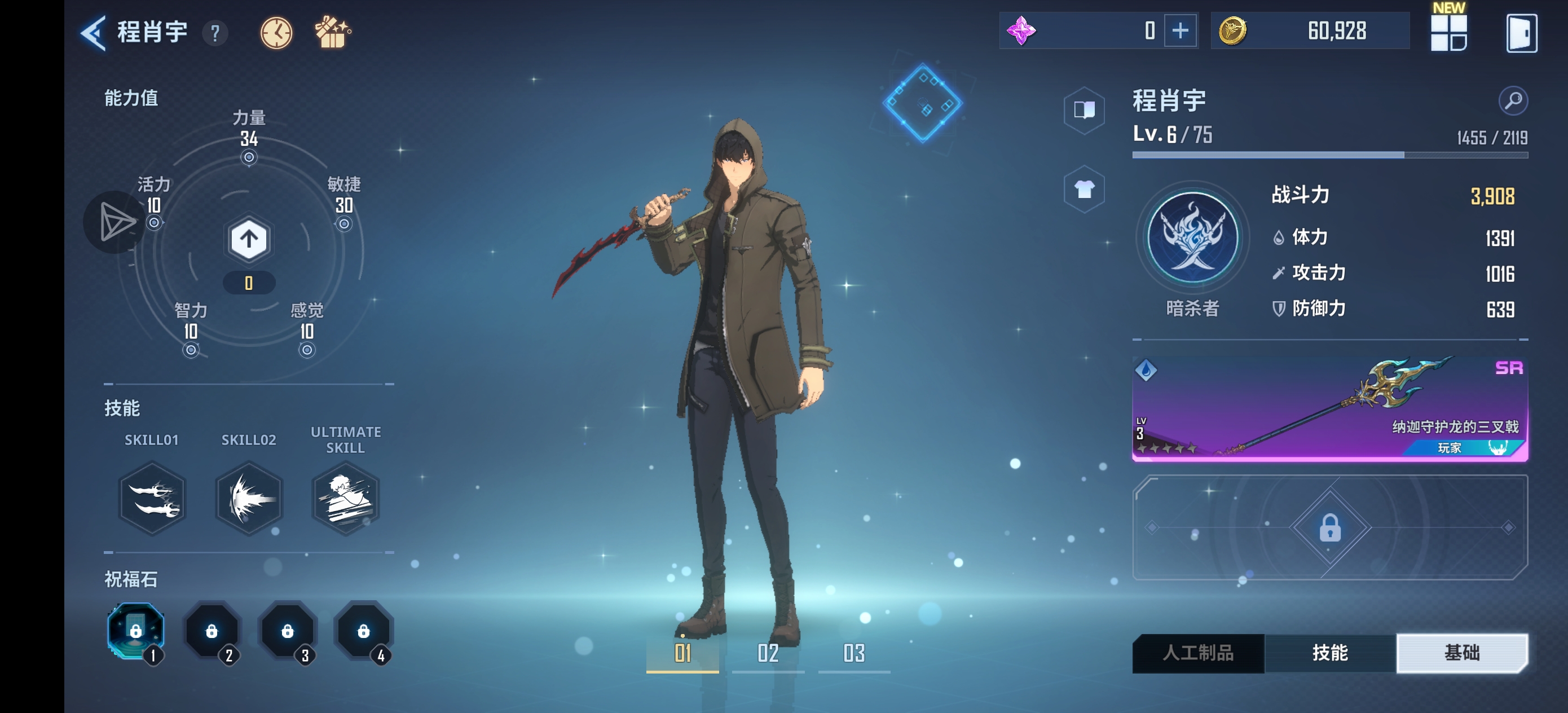
Task: View the ULTIMATE SKILL icon
Action: (345, 499)
